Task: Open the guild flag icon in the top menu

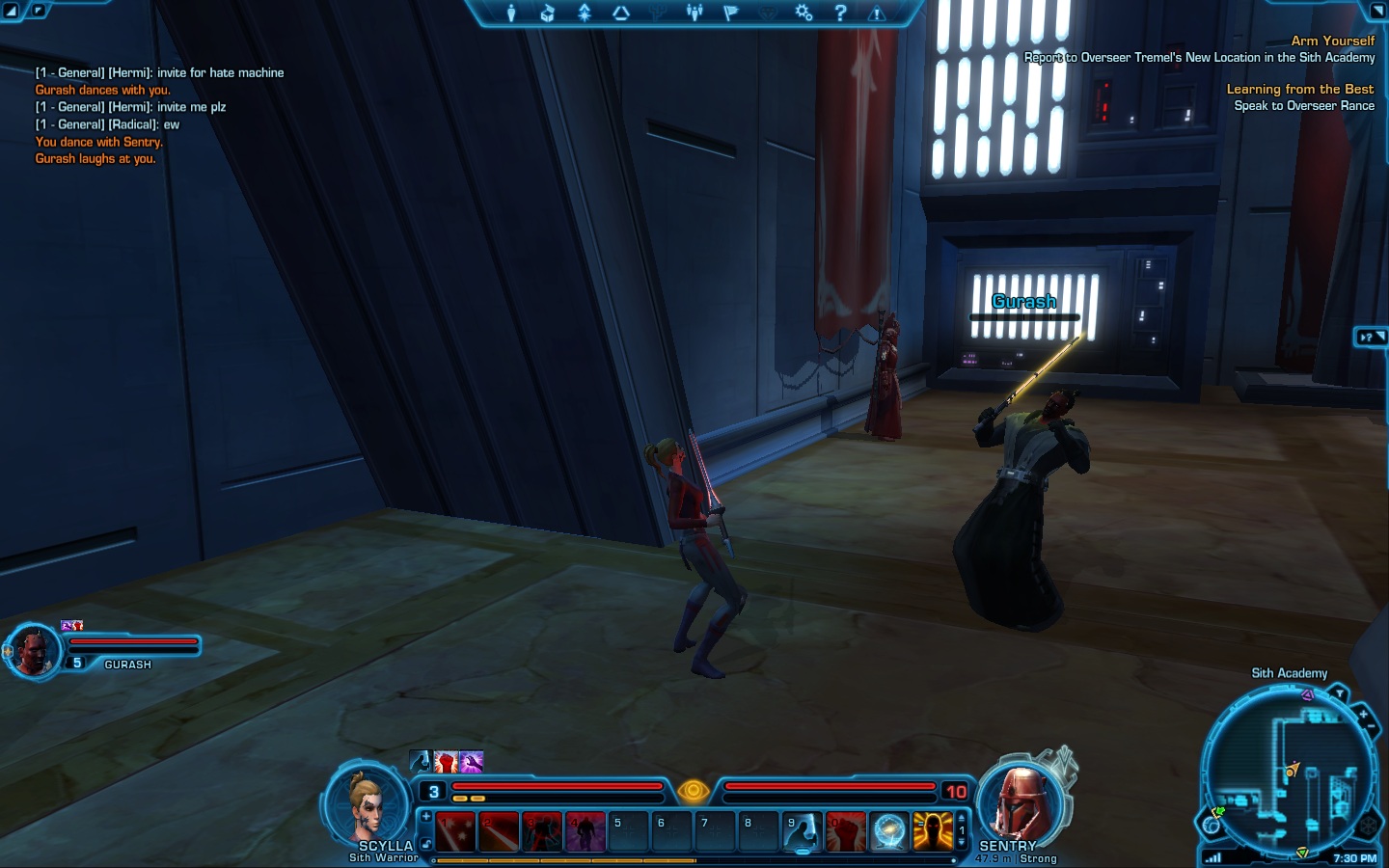Action: (730, 13)
